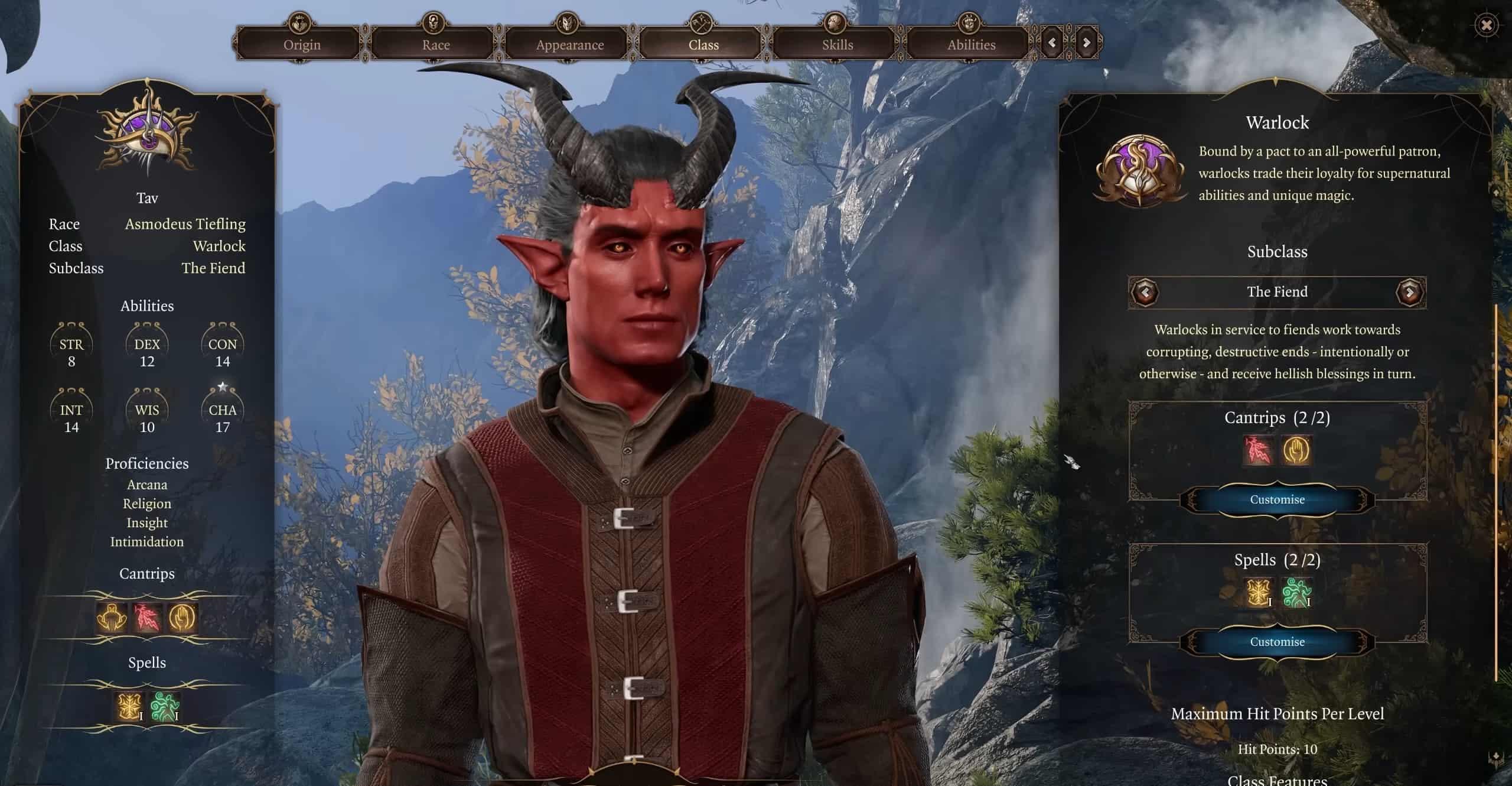Switch to the Origin tab
The width and height of the screenshot is (1512, 786).
(x=302, y=44)
